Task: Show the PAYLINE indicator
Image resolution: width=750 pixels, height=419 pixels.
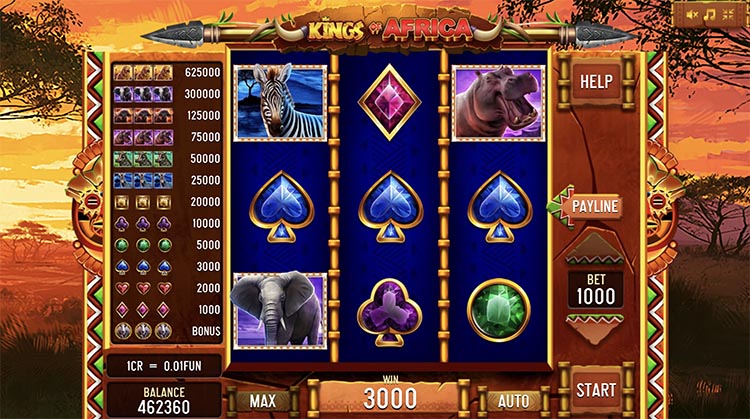Action: point(595,207)
